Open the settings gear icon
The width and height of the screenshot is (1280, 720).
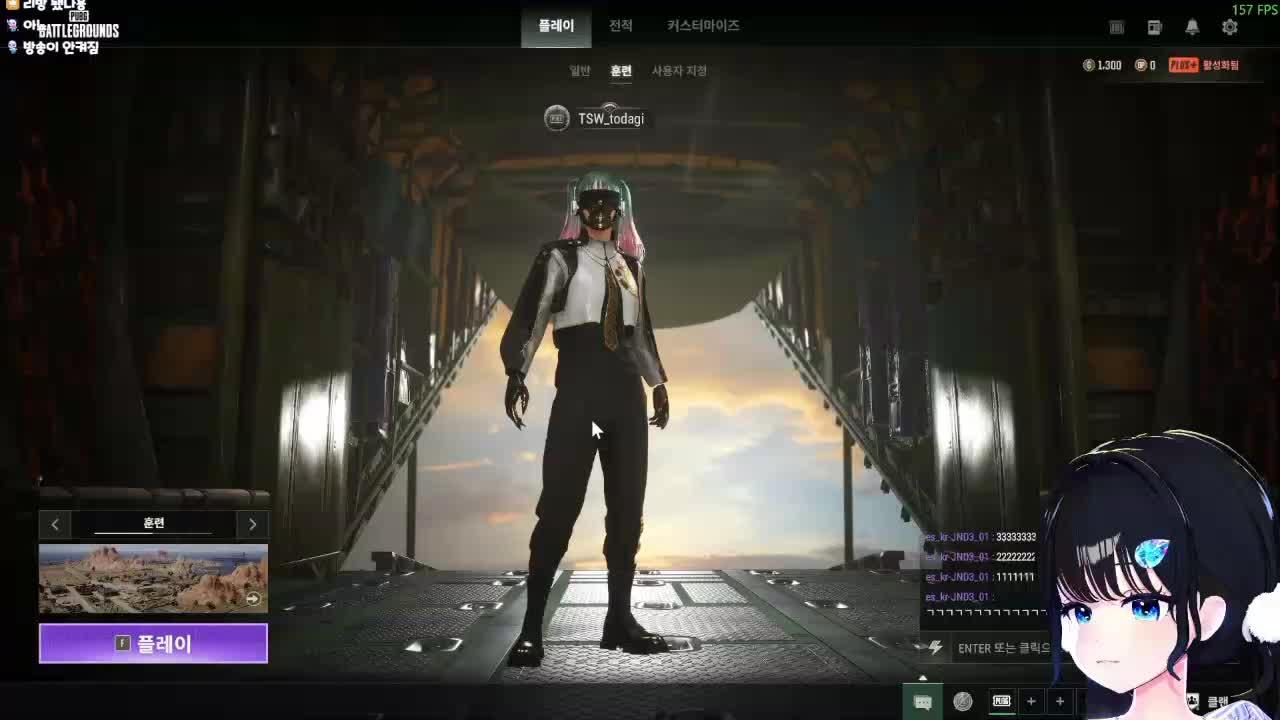click(1228, 27)
